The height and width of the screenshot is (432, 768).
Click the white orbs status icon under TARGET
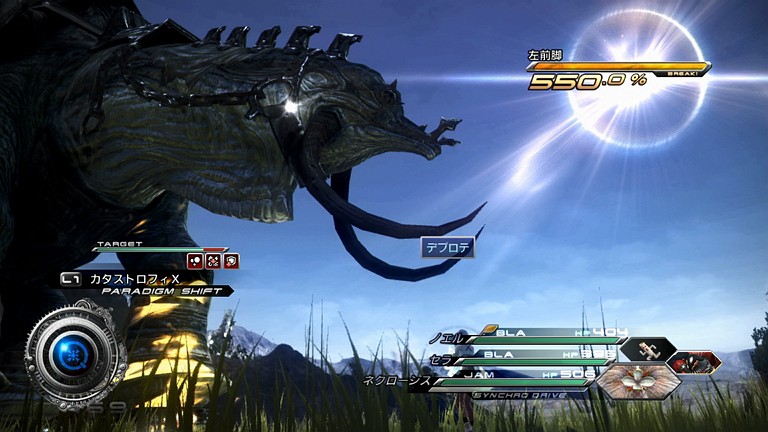pyautogui.click(x=196, y=261)
